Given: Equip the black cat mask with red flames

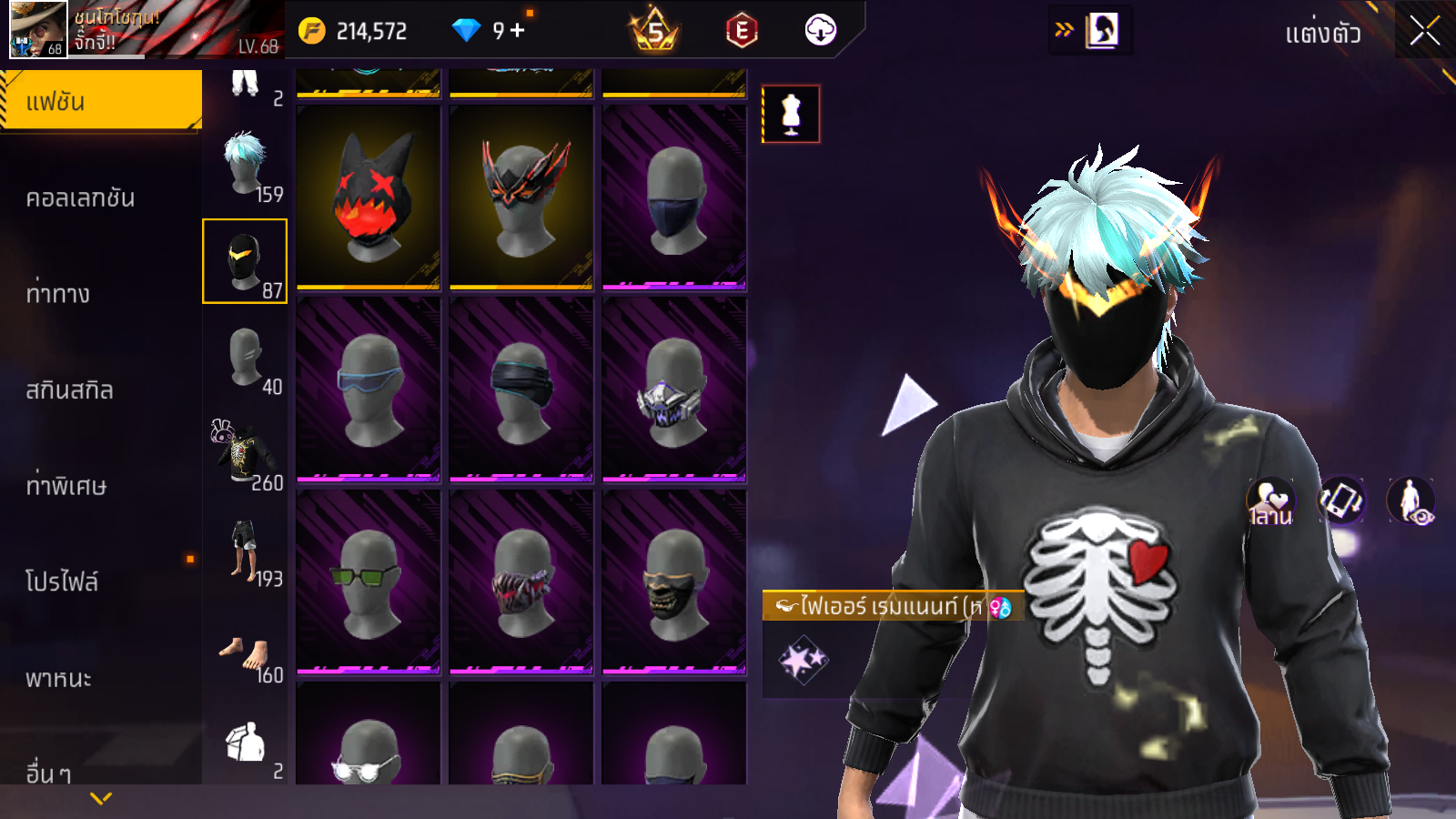Looking at the screenshot, I should click(x=369, y=197).
